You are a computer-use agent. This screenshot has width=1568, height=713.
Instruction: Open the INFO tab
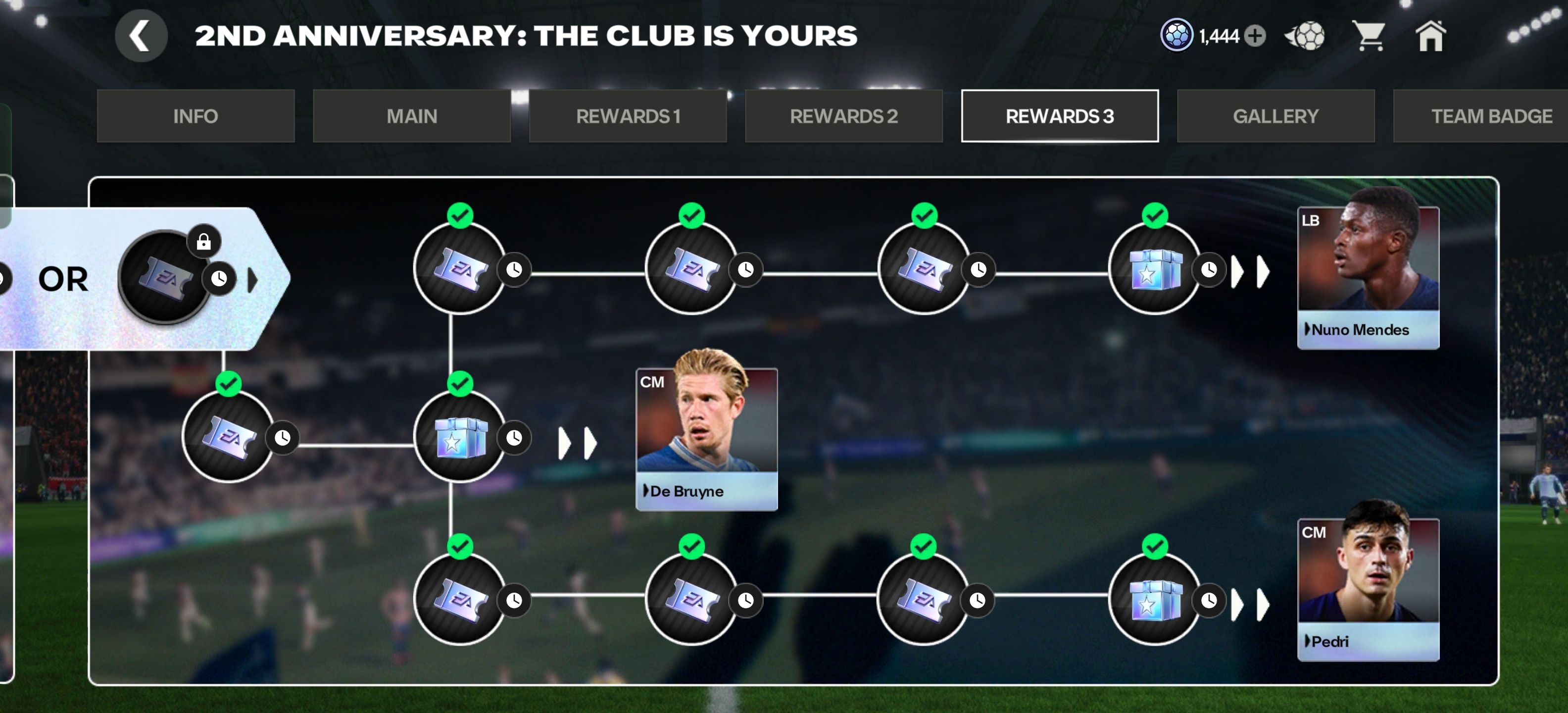196,116
